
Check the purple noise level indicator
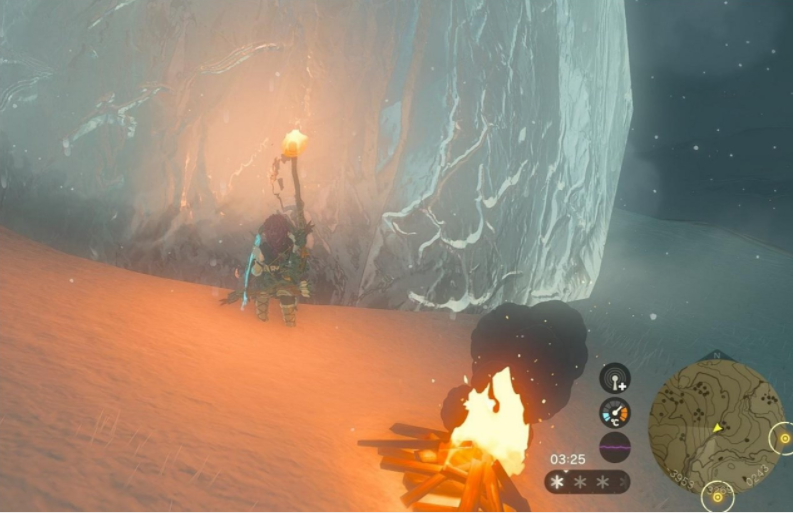click(615, 447)
